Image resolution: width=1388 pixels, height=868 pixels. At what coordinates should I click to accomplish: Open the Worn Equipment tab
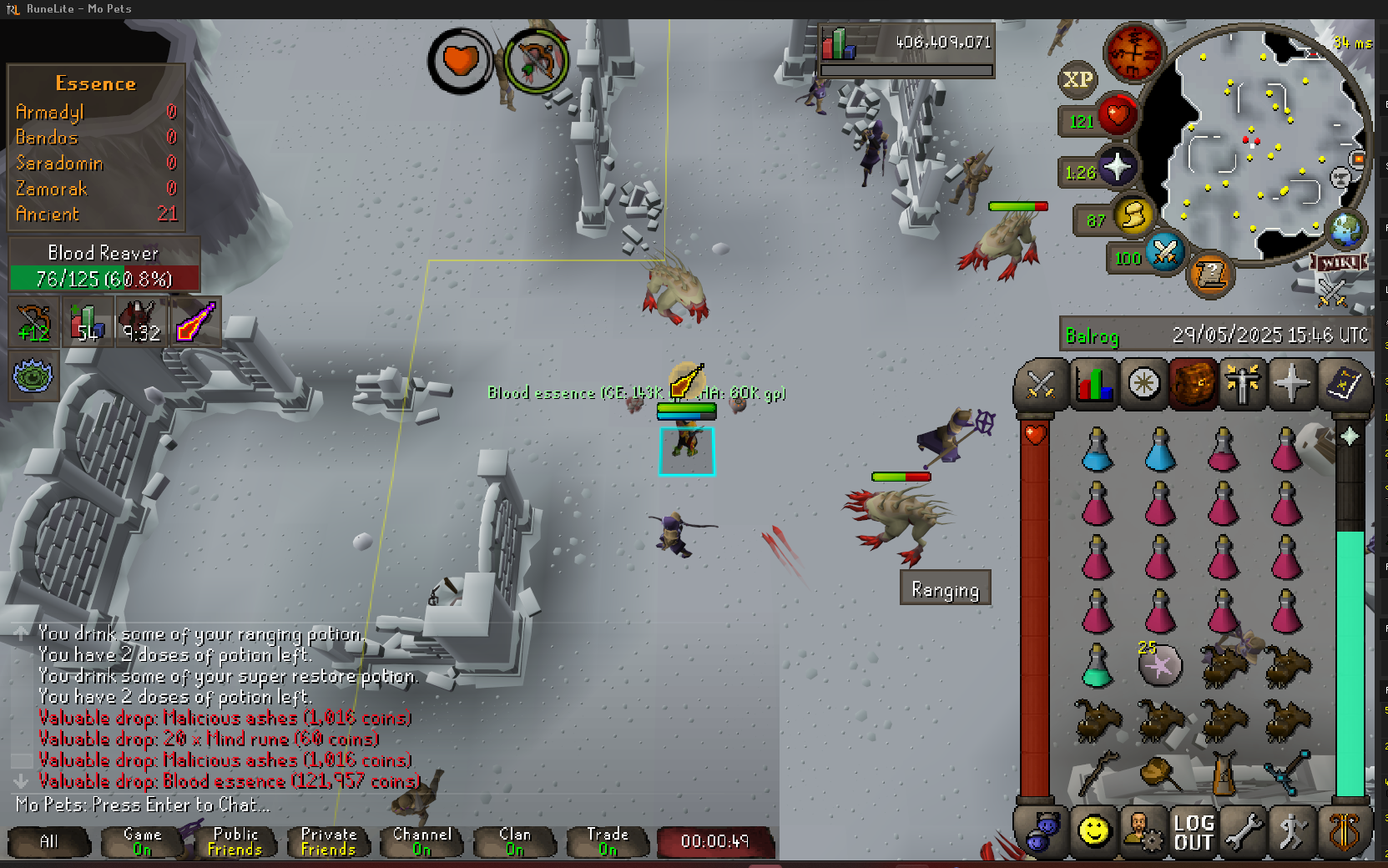tap(1242, 385)
